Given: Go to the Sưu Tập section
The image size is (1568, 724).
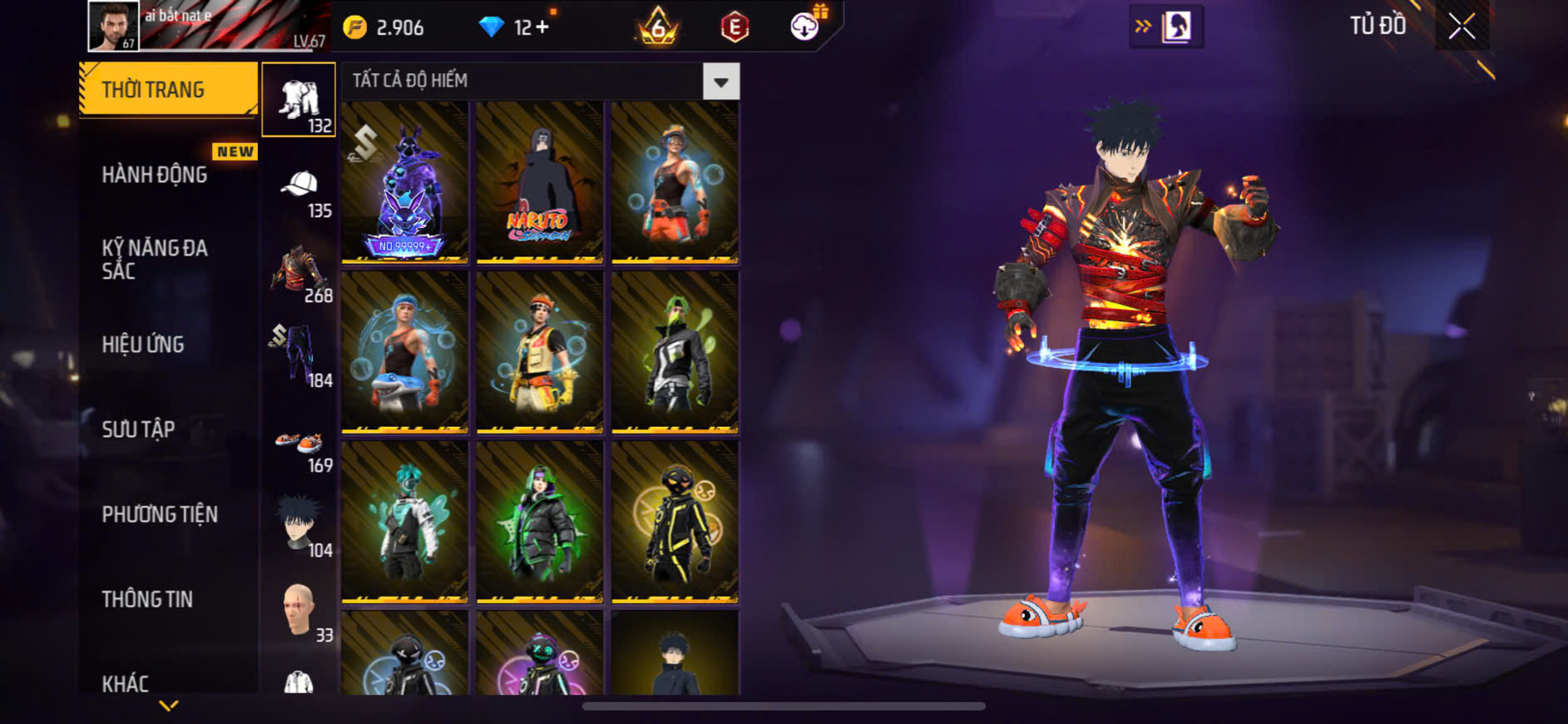Looking at the screenshot, I should coord(138,429).
